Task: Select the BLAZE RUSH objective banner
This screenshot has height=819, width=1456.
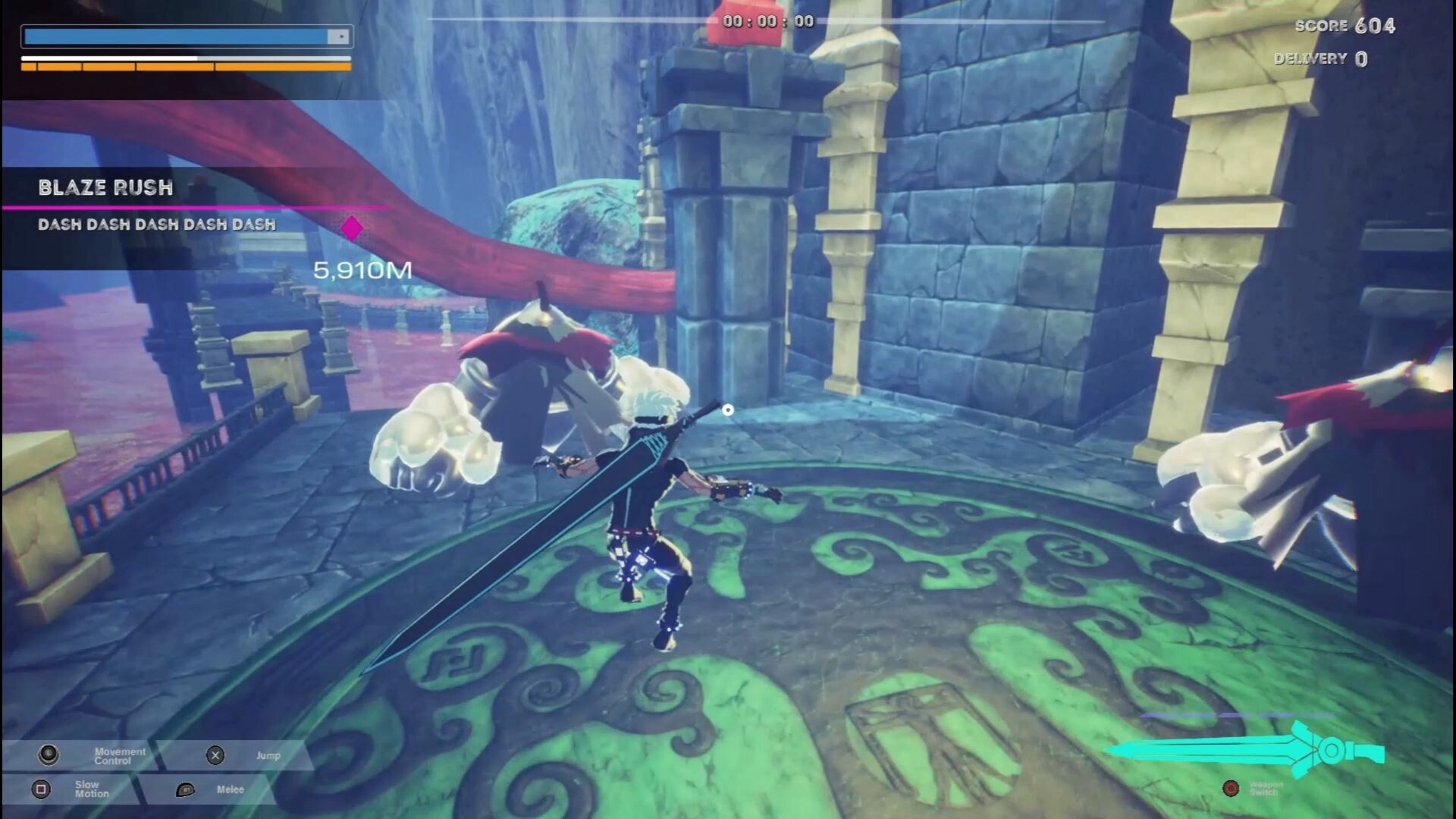Action: [x=106, y=188]
